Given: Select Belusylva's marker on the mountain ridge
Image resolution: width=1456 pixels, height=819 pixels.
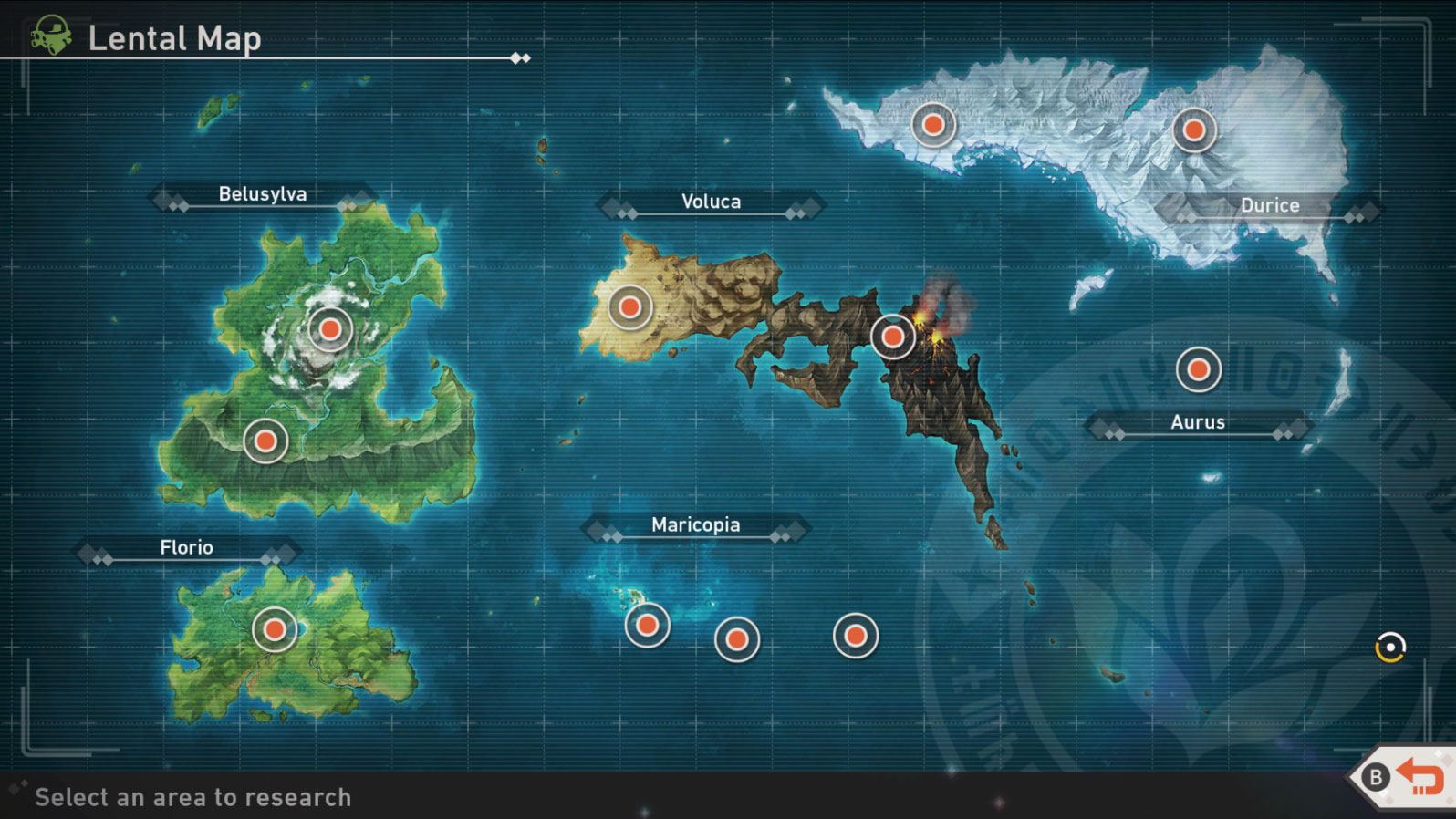Looking at the screenshot, I should click(x=265, y=441).
